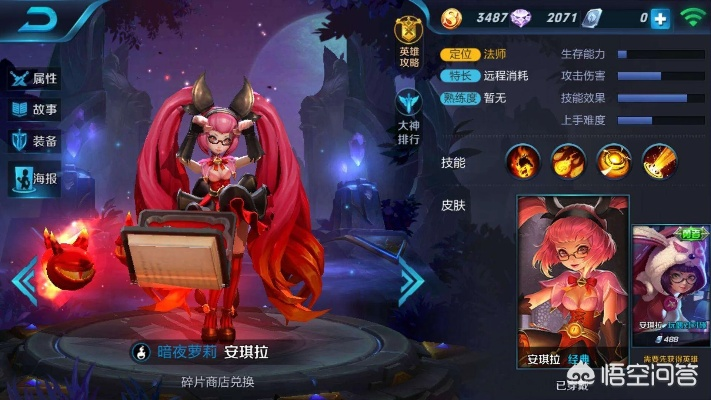This screenshot has width=711, height=400.
Task: View the 大神排行 rankings
Action: coord(408,115)
